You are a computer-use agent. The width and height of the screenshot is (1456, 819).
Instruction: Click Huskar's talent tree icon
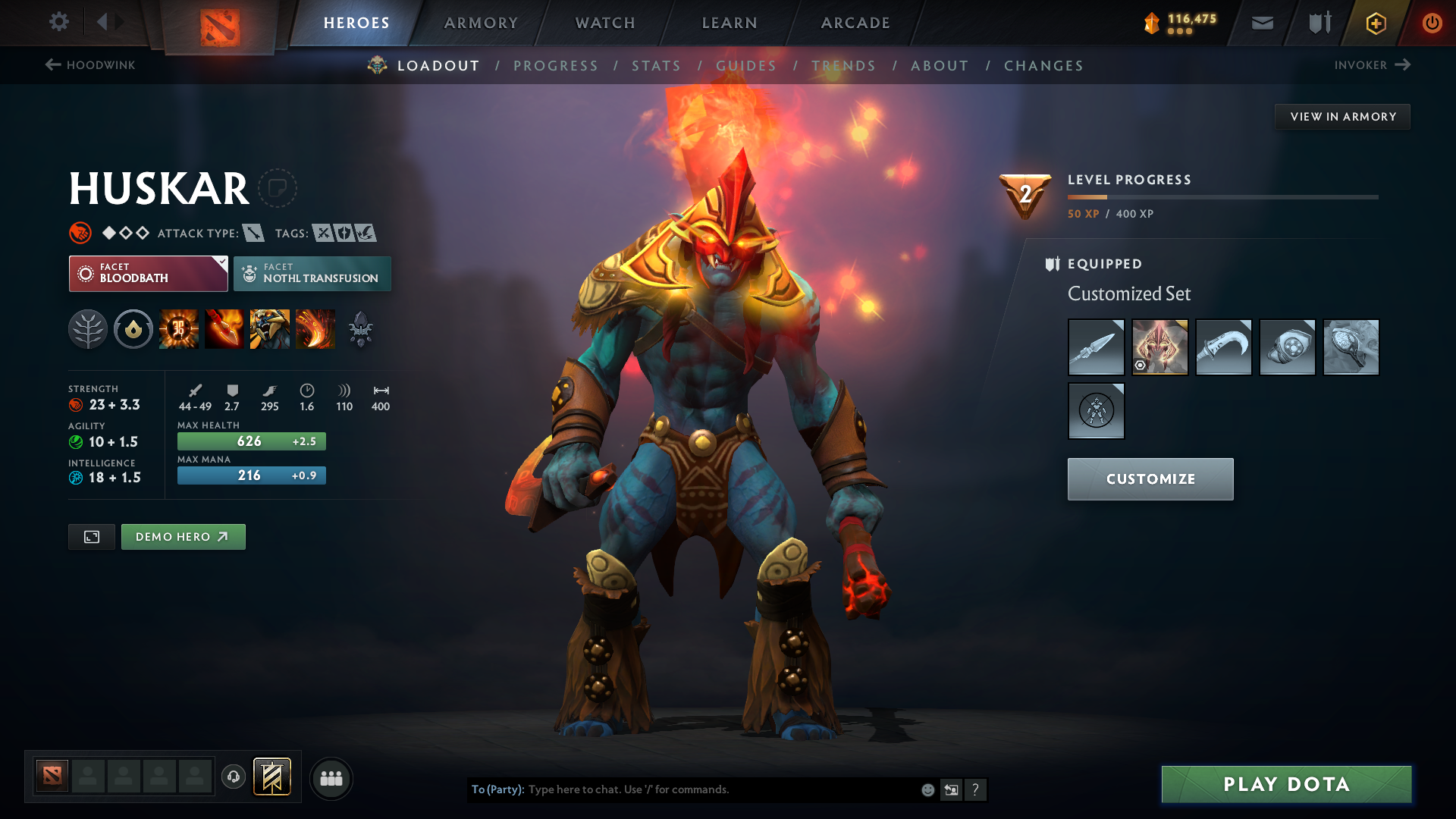coord(89,328)
